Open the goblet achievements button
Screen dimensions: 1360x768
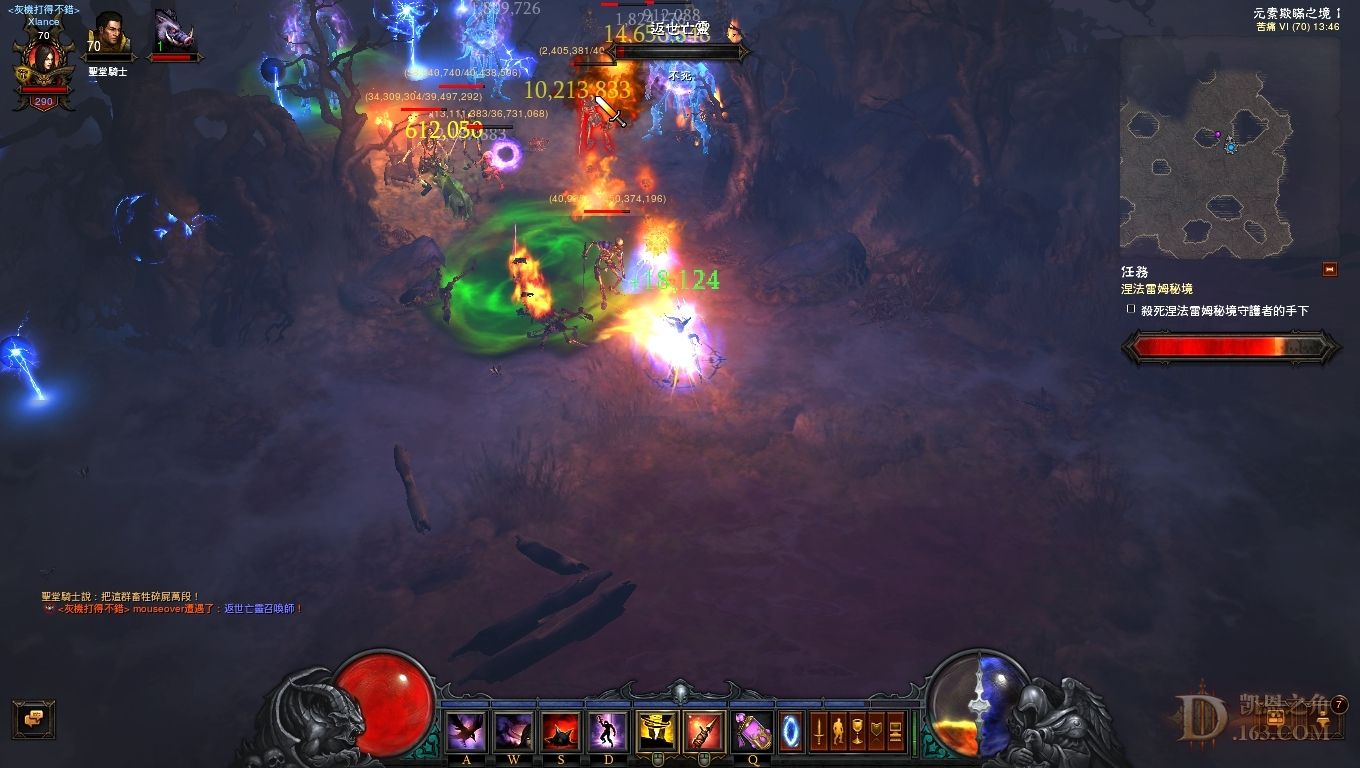click(x=857, y=731)
